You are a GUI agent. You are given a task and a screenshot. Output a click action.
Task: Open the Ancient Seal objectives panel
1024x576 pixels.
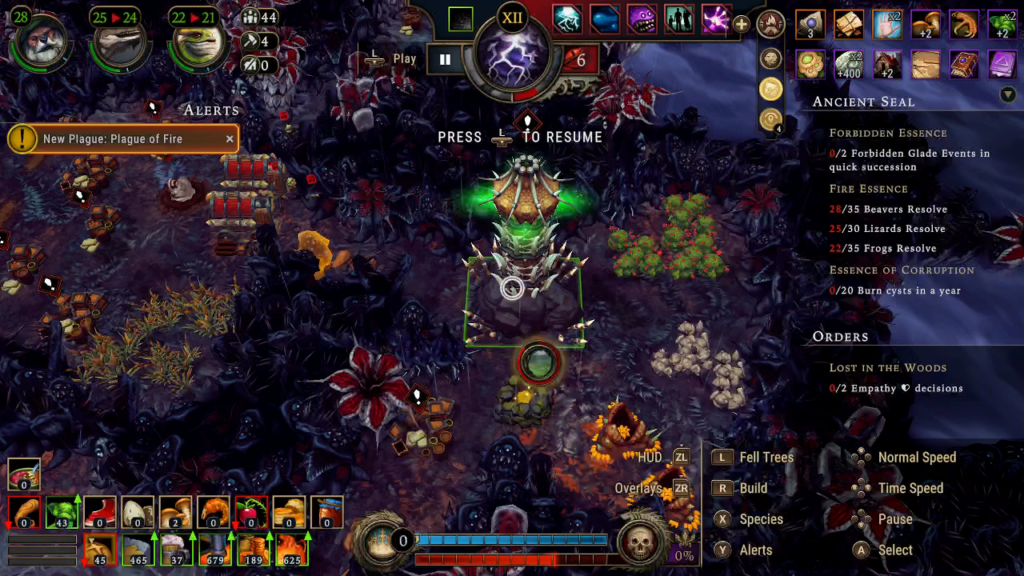(863, 102)
